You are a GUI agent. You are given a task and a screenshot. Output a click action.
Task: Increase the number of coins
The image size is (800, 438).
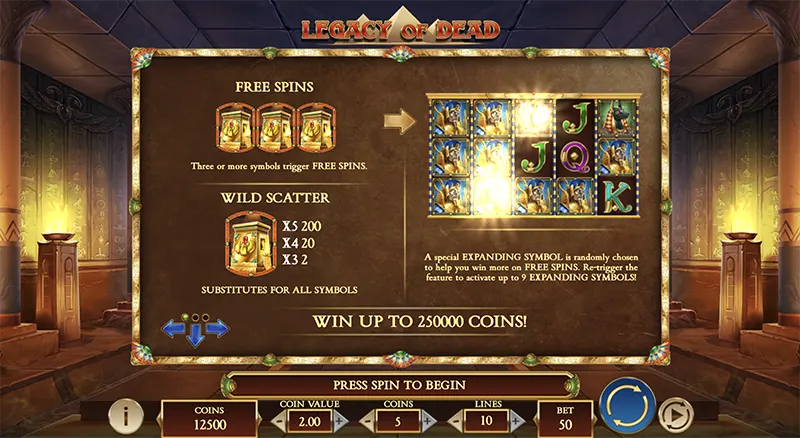pos(429,421)
